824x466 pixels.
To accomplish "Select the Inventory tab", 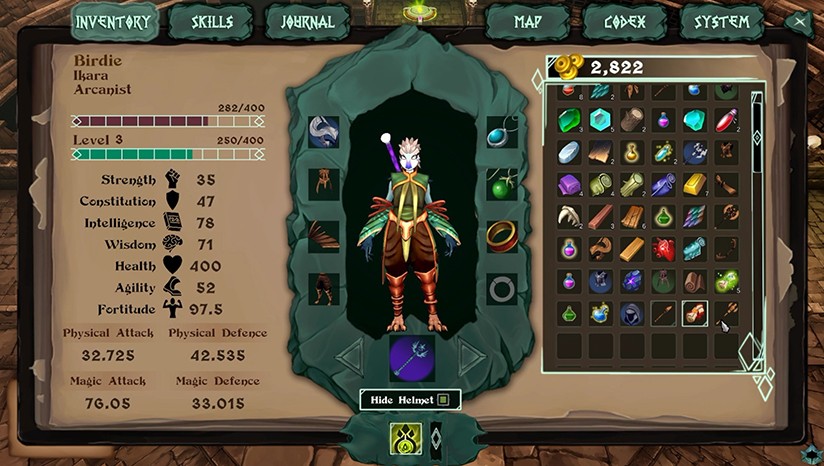I will pyautogui.click(x=114, y=22).
